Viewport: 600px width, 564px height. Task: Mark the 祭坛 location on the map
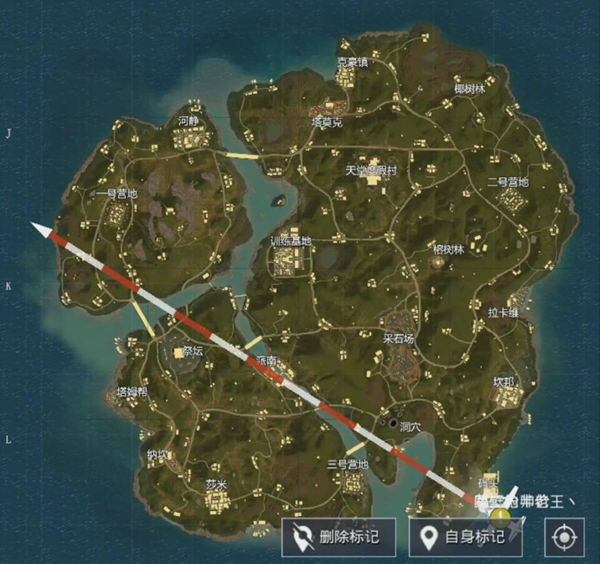[x=191, y=352]
